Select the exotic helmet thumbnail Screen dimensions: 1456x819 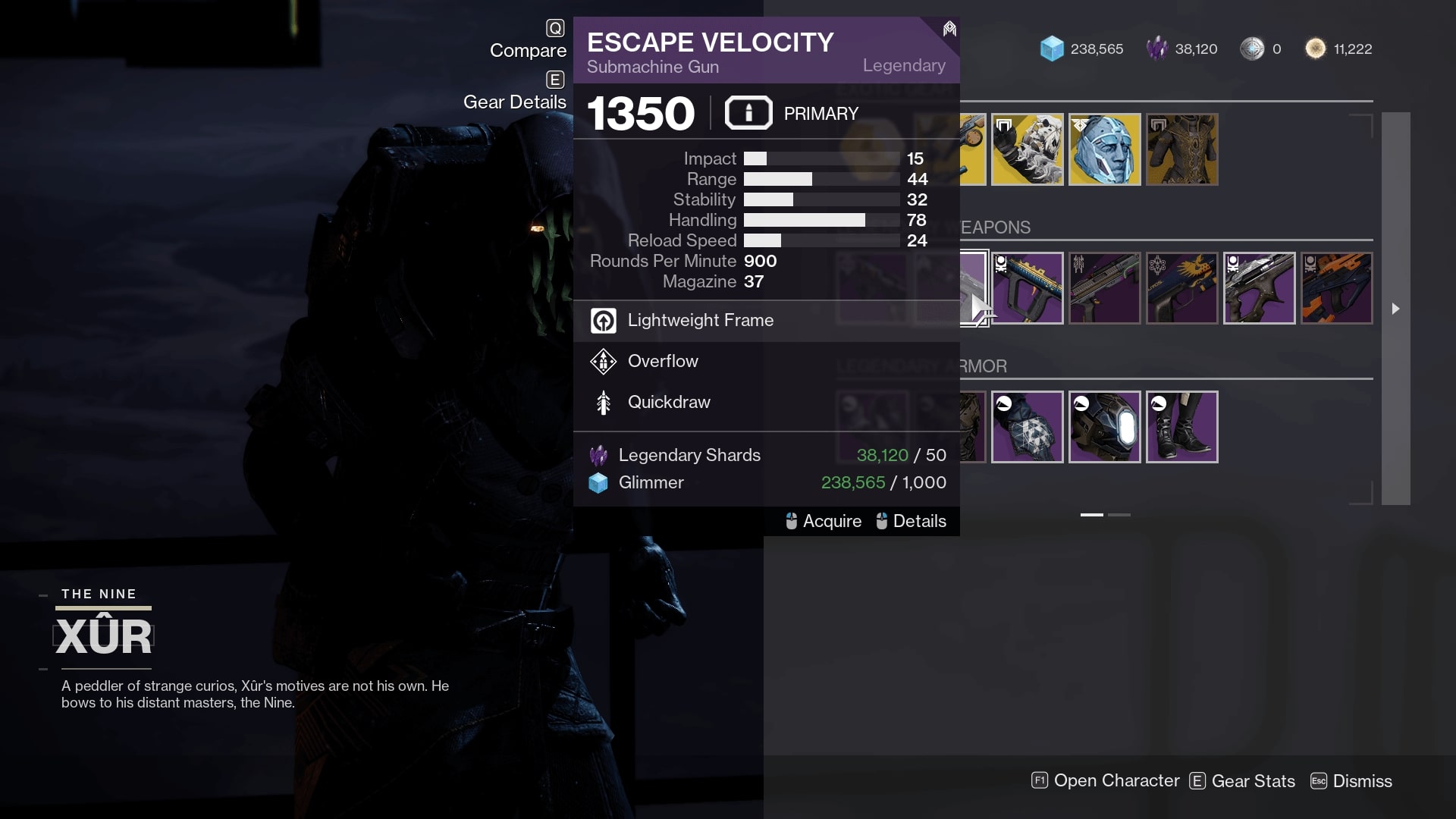(1105, 149)
